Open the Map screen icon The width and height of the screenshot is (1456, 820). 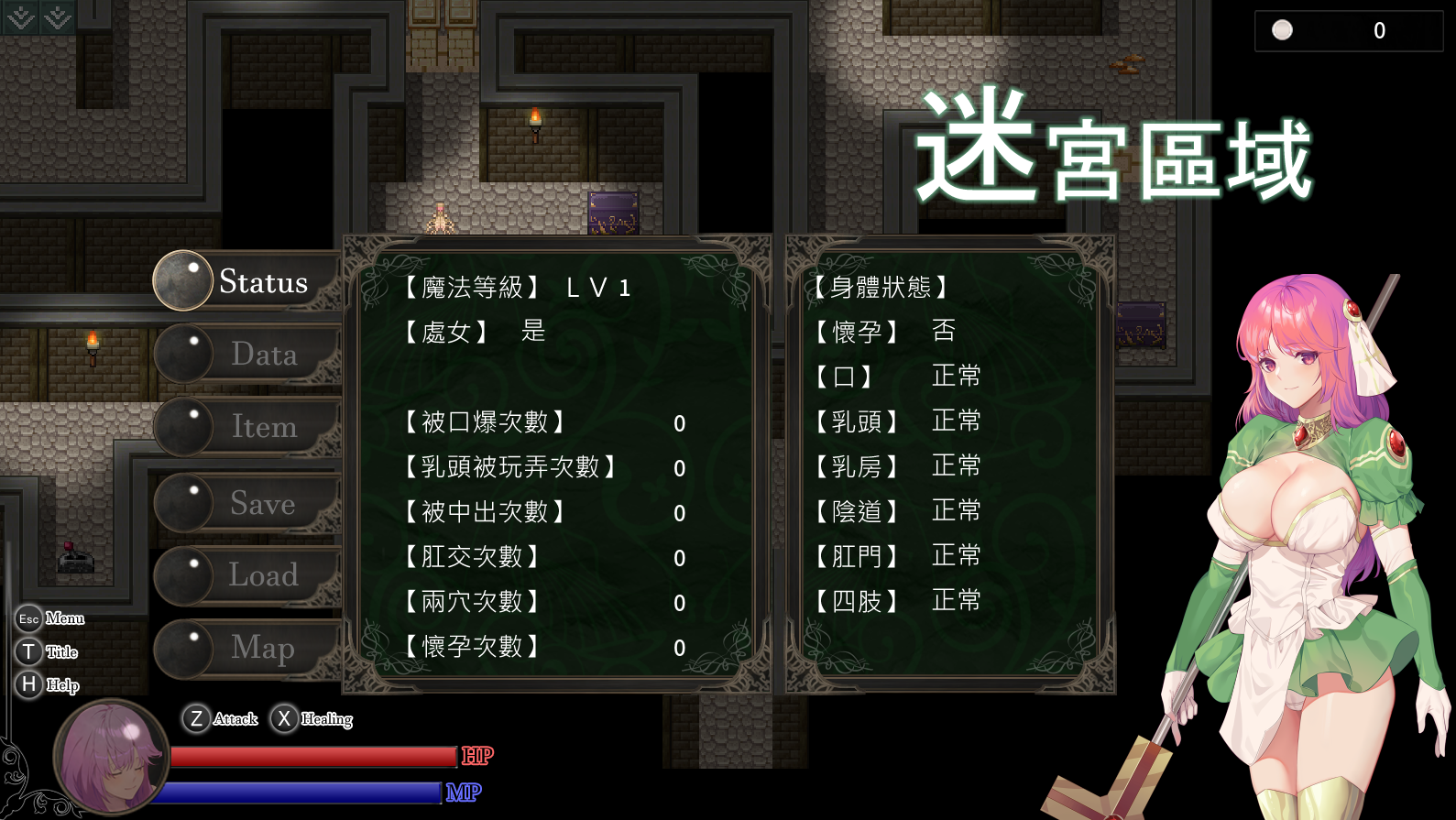(182, 649)
